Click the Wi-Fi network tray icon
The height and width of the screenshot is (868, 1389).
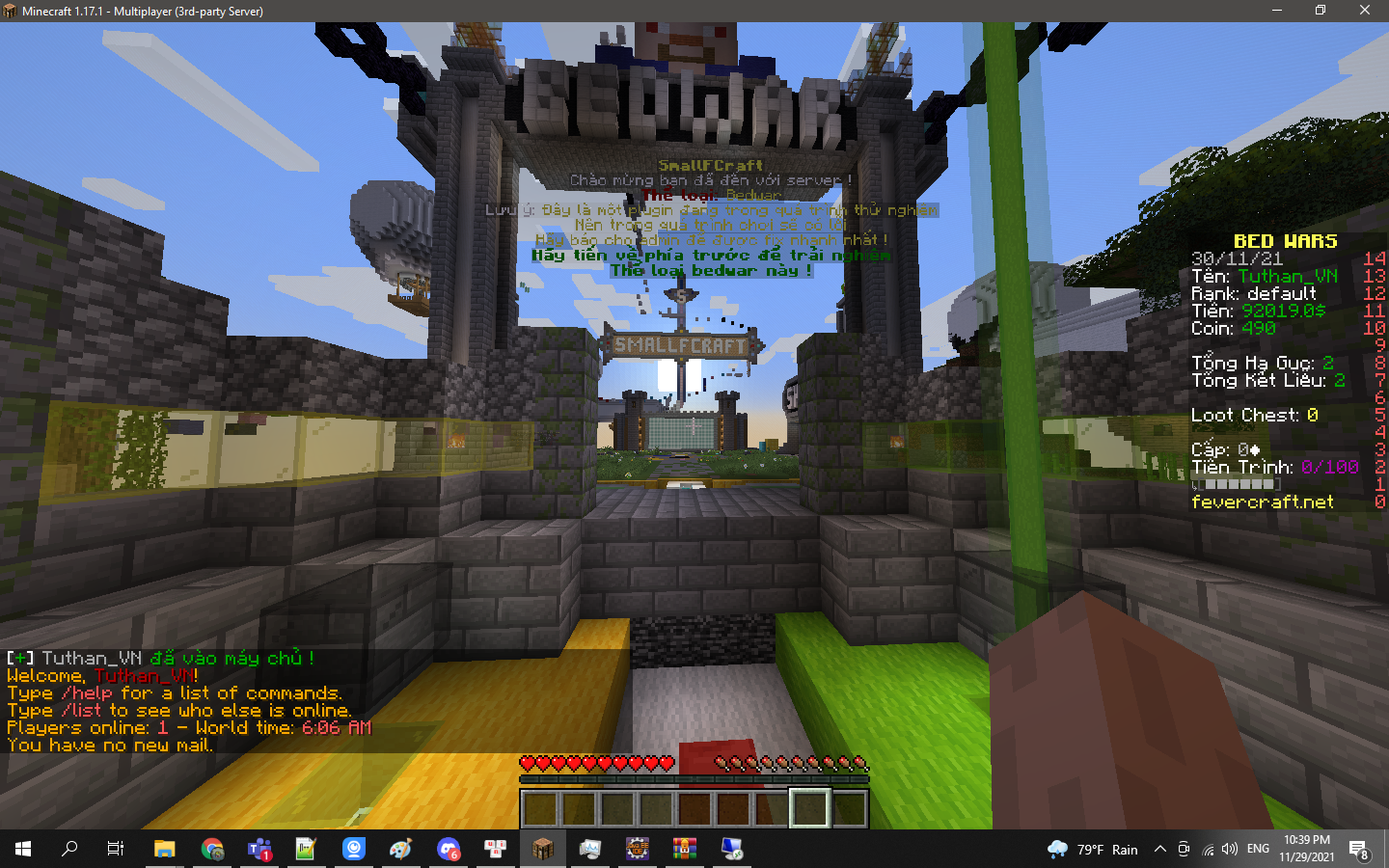pos(1209,849)
